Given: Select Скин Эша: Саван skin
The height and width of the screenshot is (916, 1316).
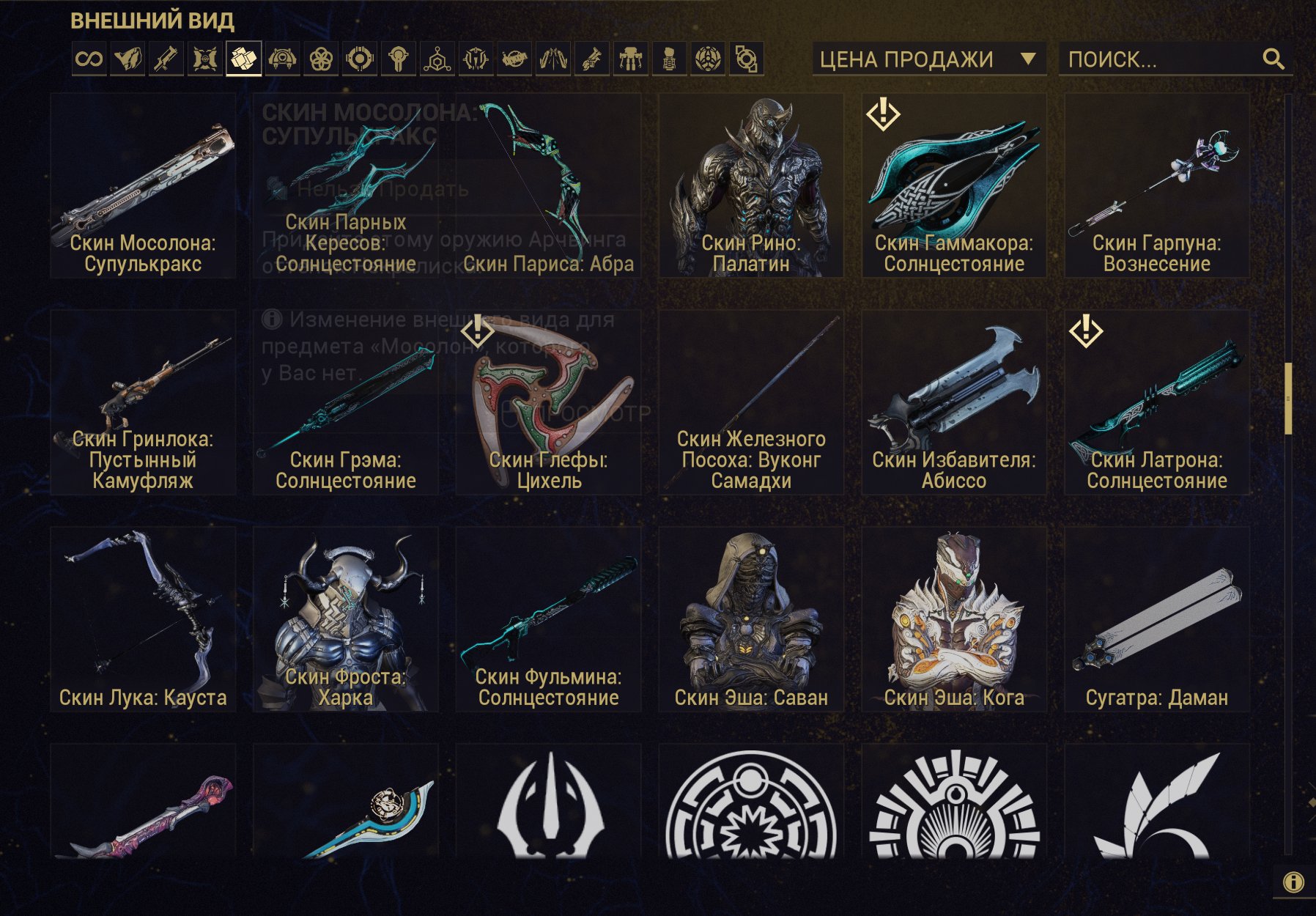Looking at the screenshot, I should click(x=751, y=619).
